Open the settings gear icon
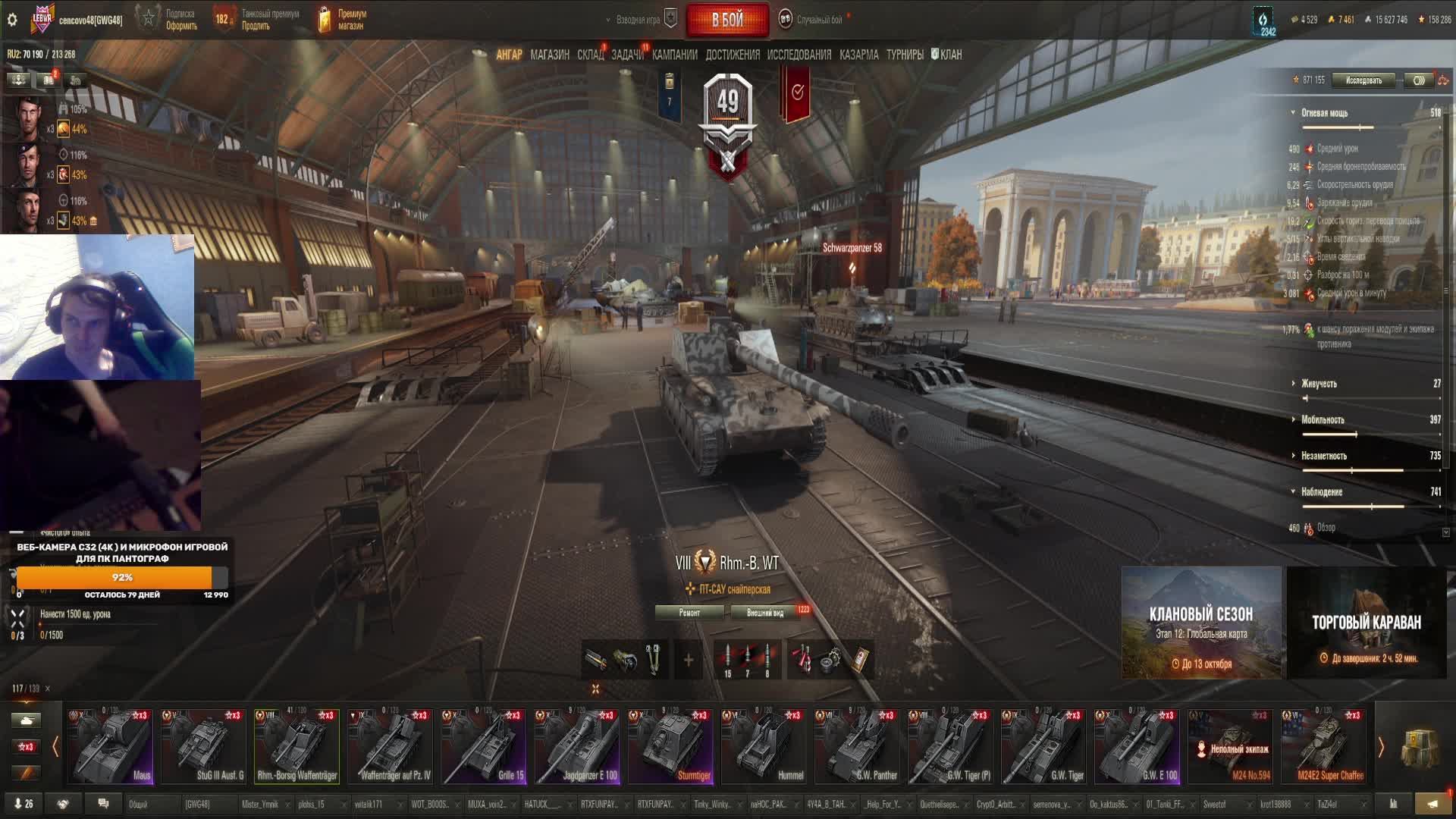The width and height of the screenshot is (1456, 819). tap(12, 20)
